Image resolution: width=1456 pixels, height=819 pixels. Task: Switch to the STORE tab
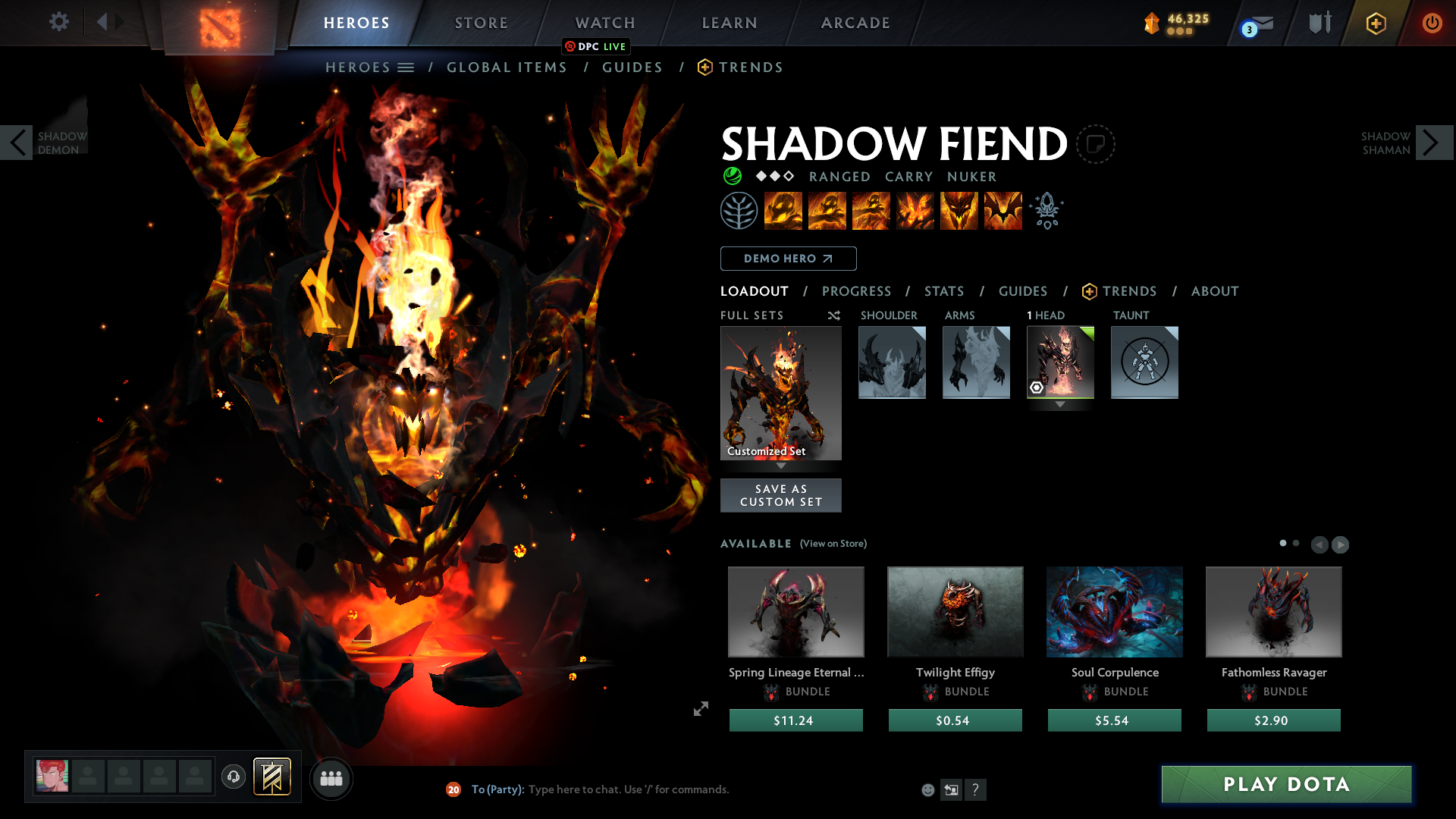[x=481, y=23]
